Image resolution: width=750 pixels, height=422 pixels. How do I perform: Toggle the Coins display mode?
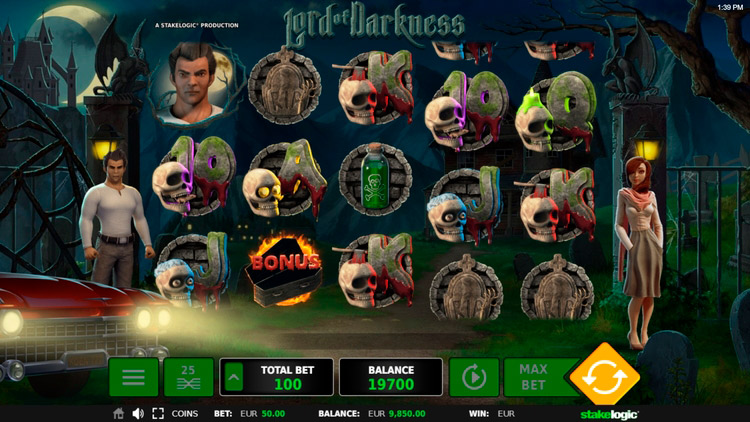[184, 413]
